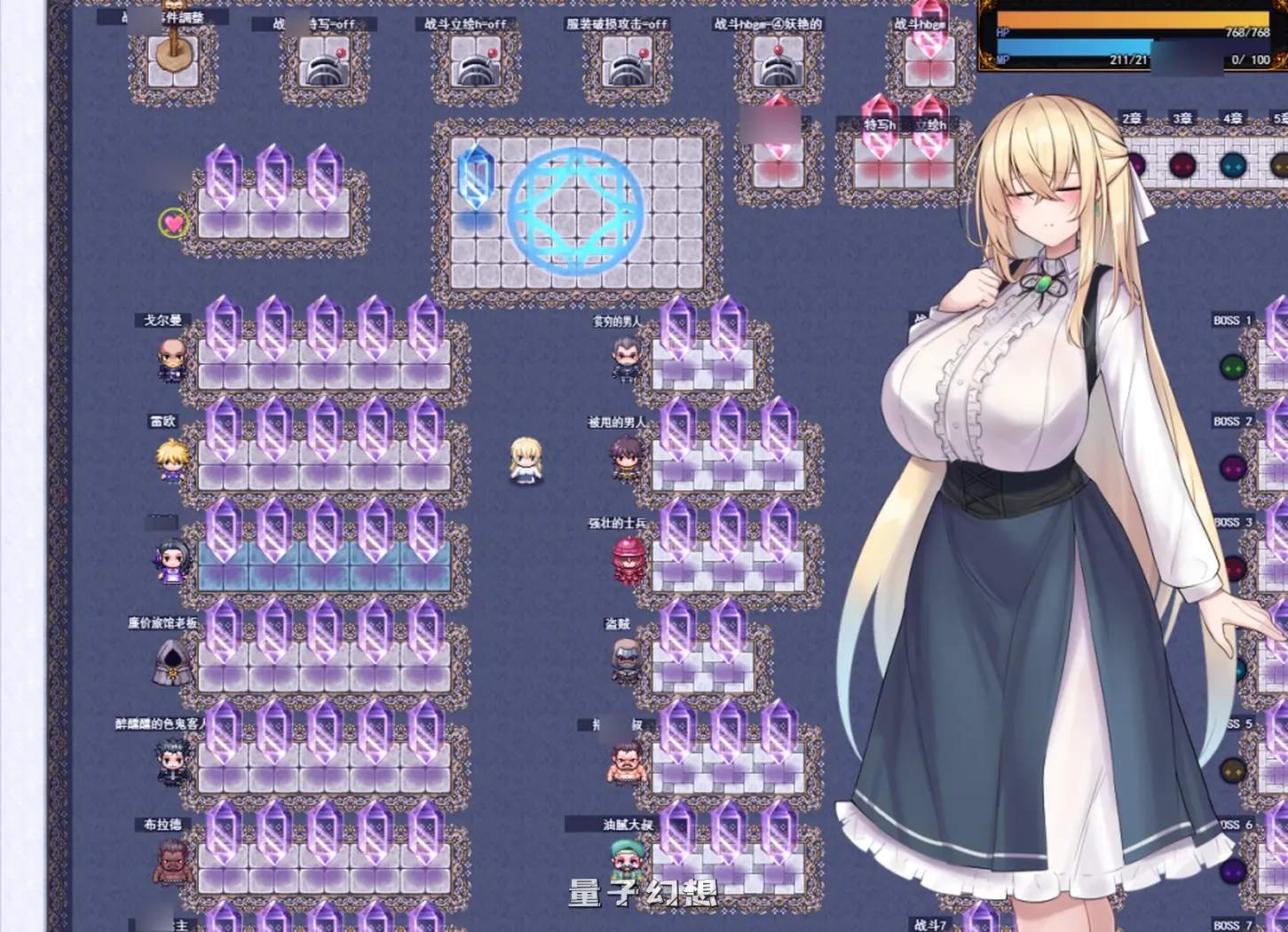Toggle the 服装破损攻击=off lever switch

628,62
